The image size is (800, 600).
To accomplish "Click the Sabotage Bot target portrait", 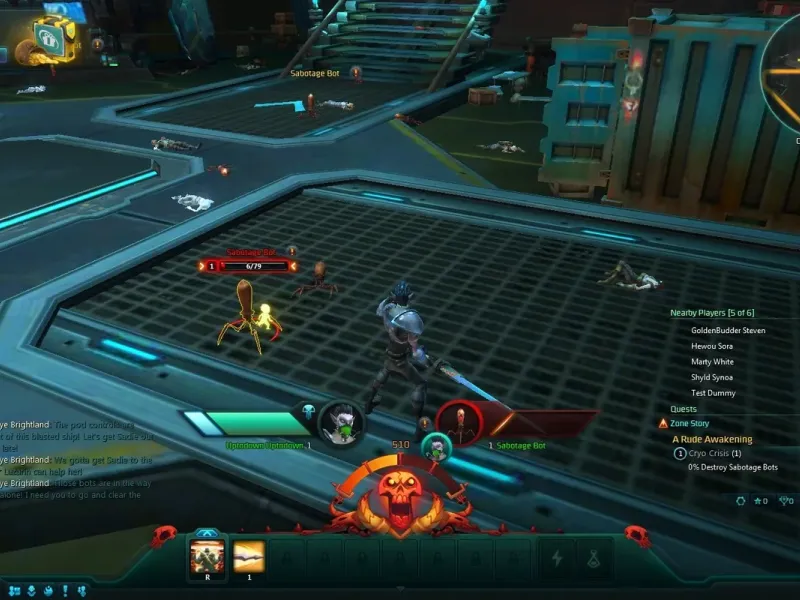I will 459,421.
